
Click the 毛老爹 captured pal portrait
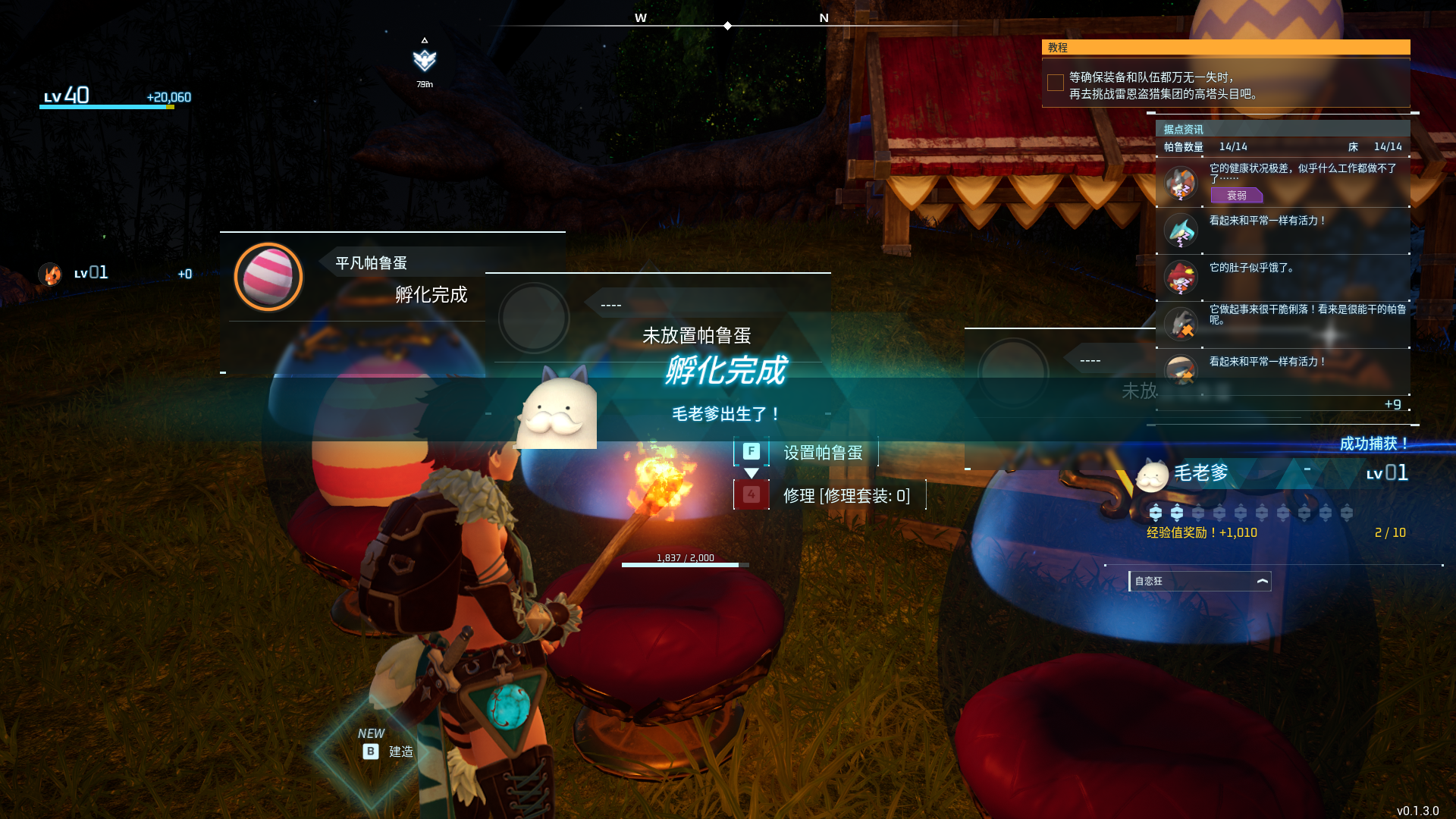pyautogui.click(x=1153, y=475)
